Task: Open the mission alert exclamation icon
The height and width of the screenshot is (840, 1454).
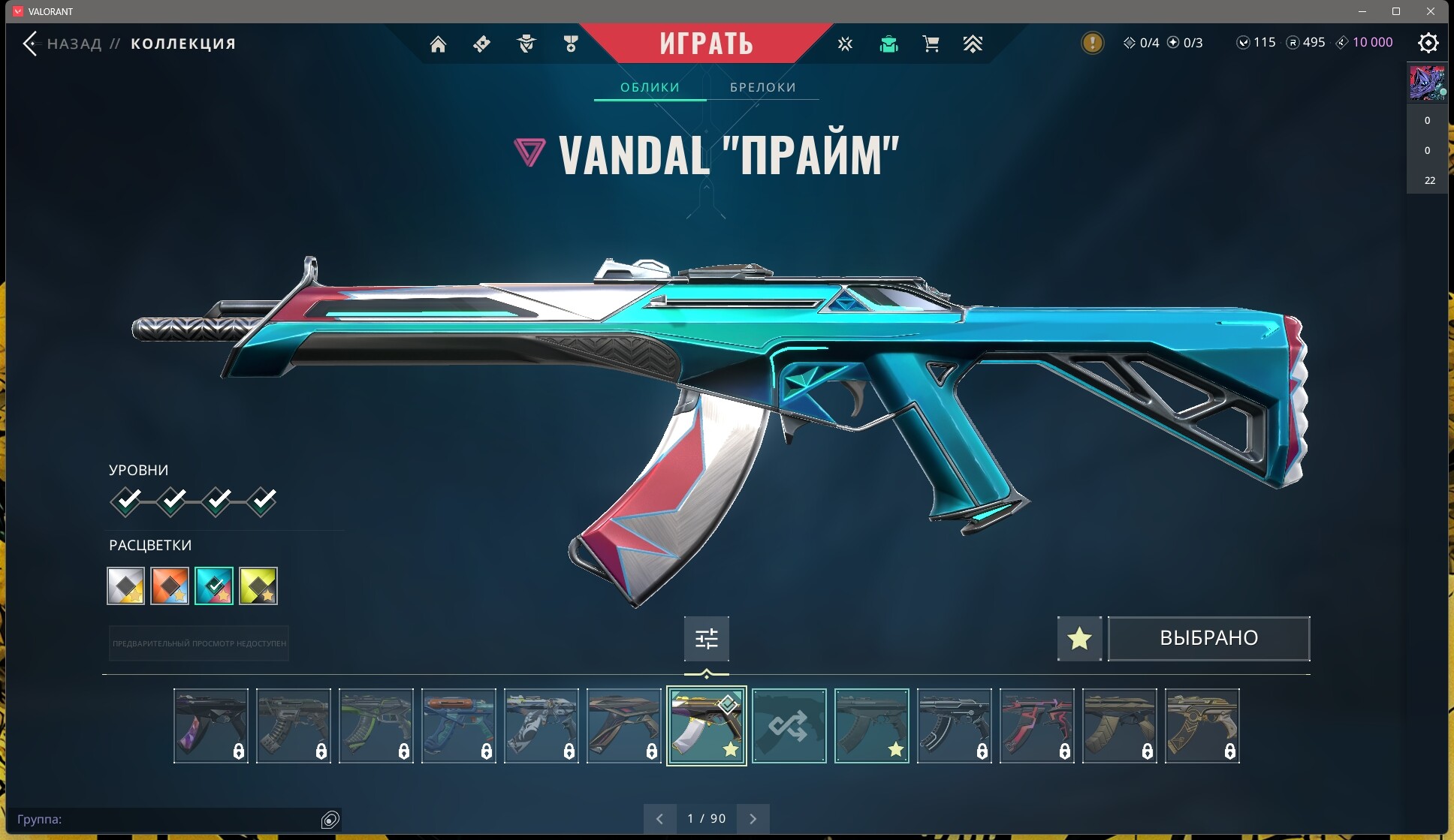Action: click(1092, 43)
